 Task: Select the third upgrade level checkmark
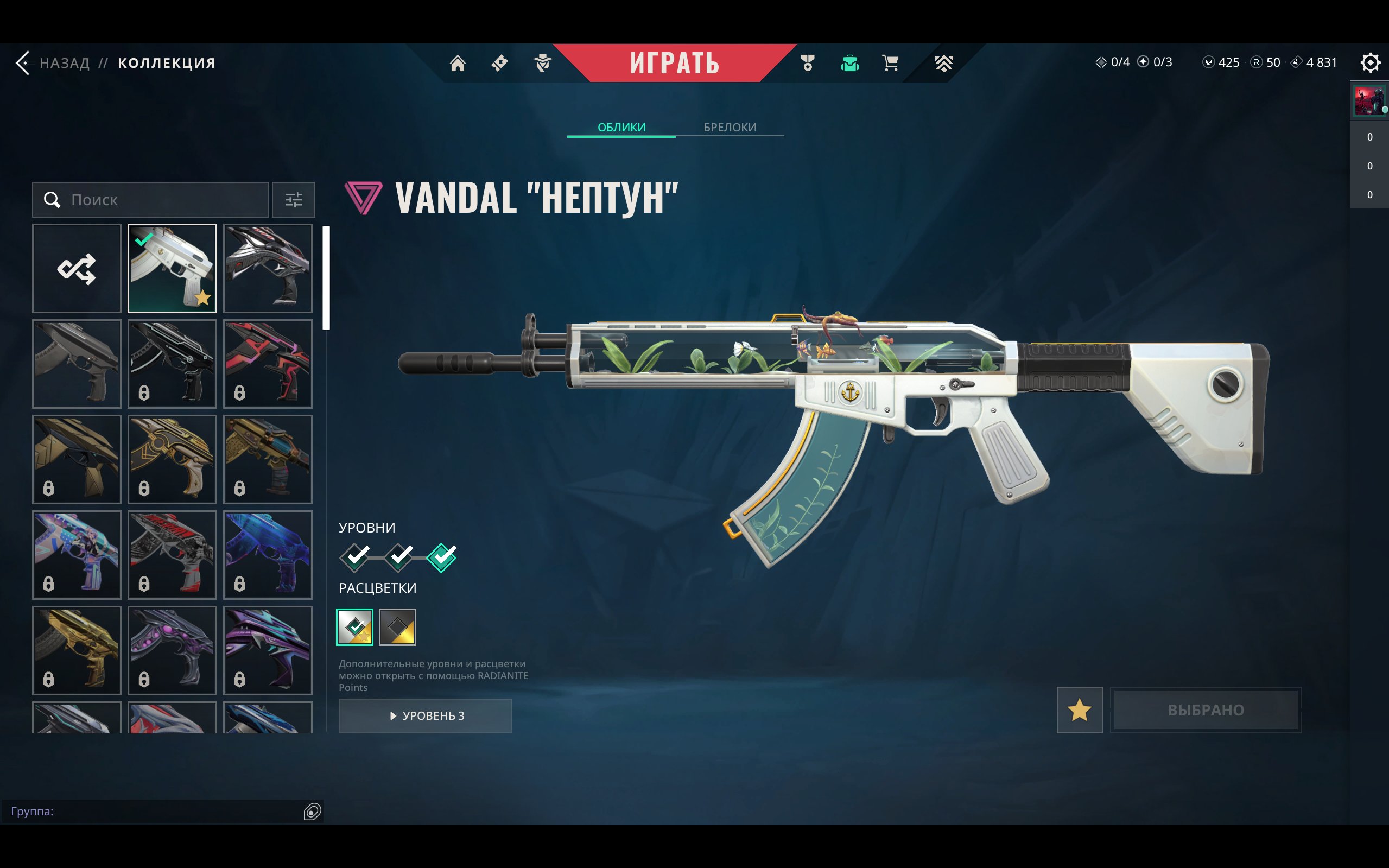(x=442, y=557)
